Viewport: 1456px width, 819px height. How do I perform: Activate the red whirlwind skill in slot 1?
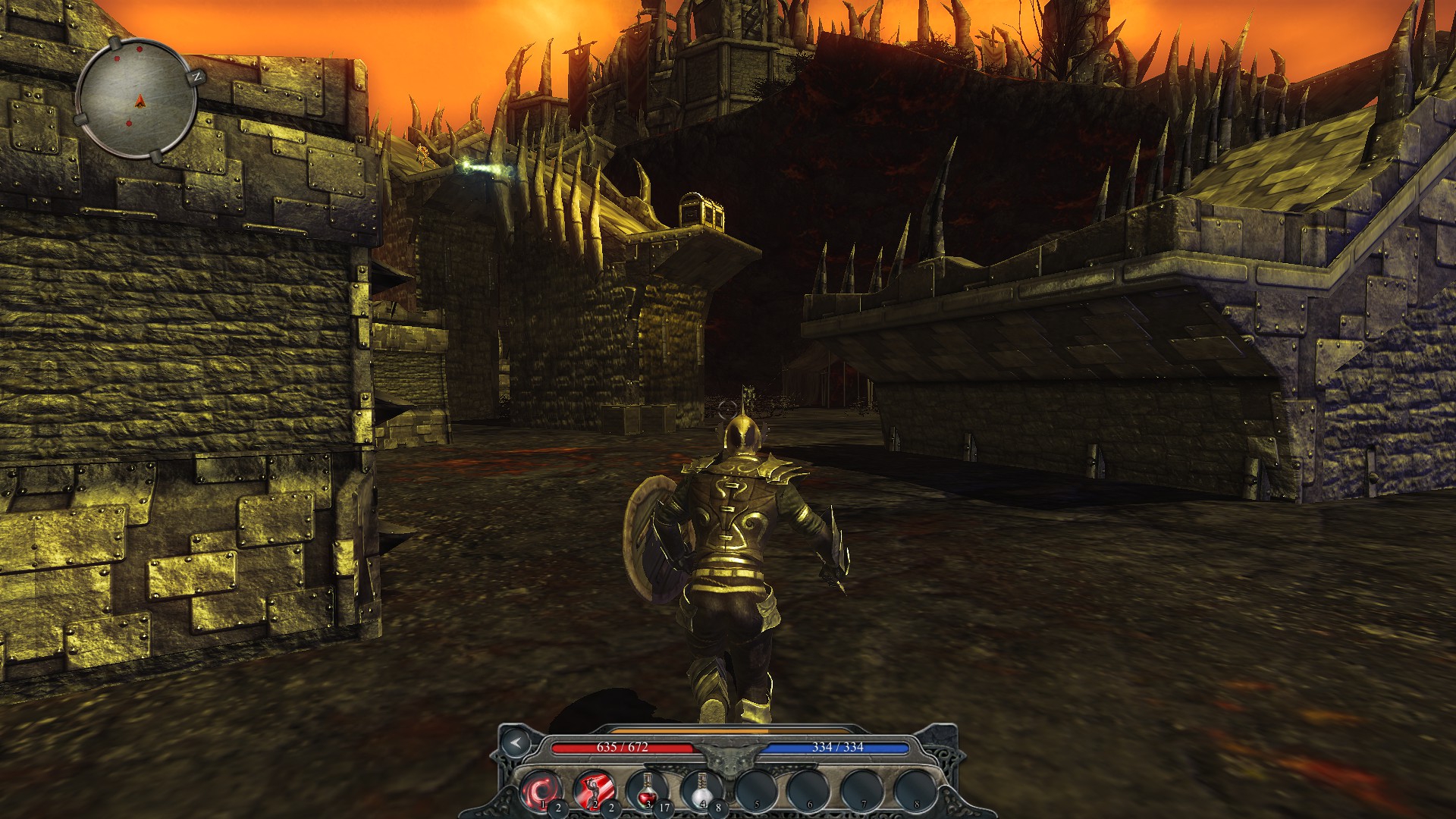pos(541,791)
